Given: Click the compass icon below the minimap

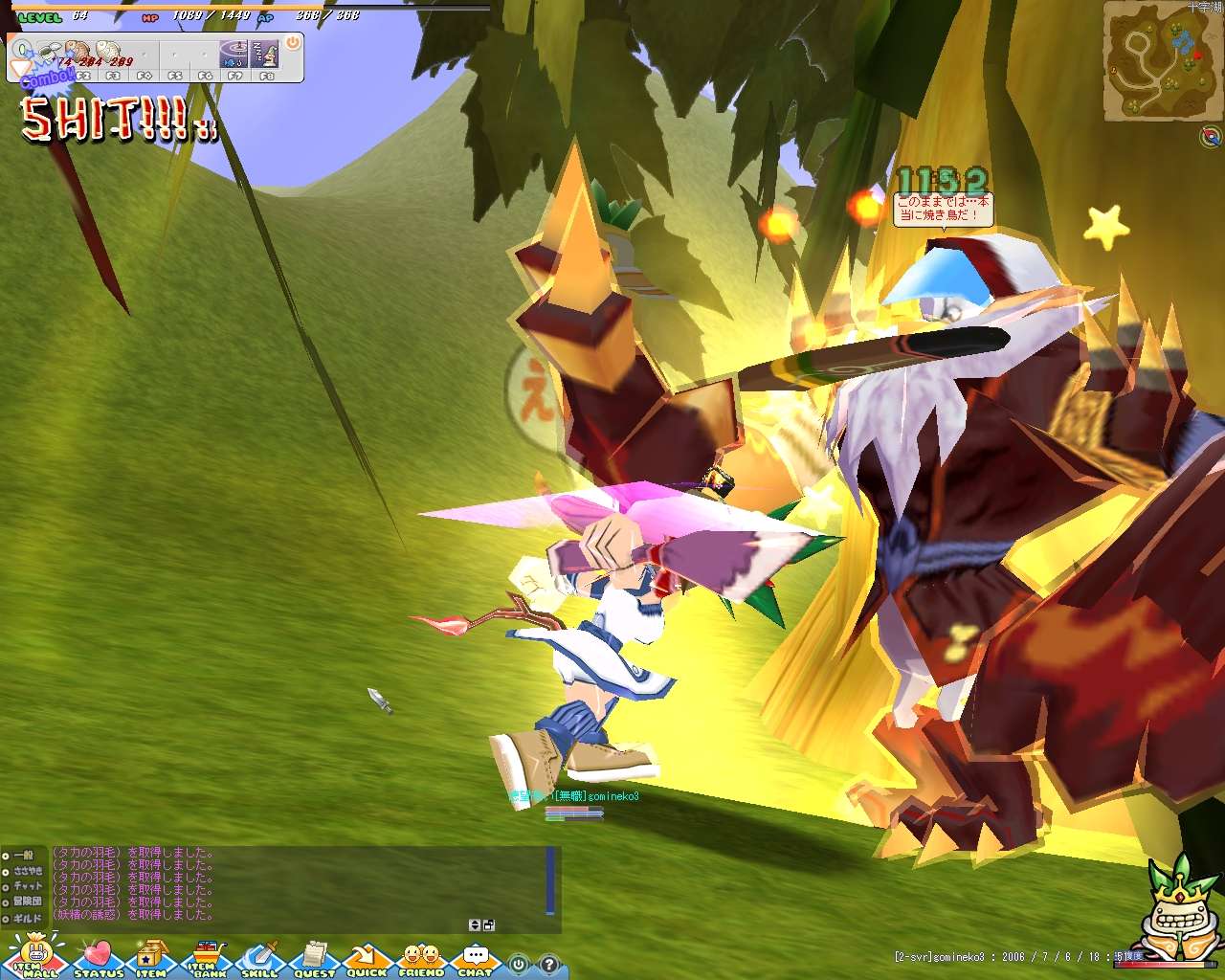Looking at the screenshot, I should [x=1210, y=137].
